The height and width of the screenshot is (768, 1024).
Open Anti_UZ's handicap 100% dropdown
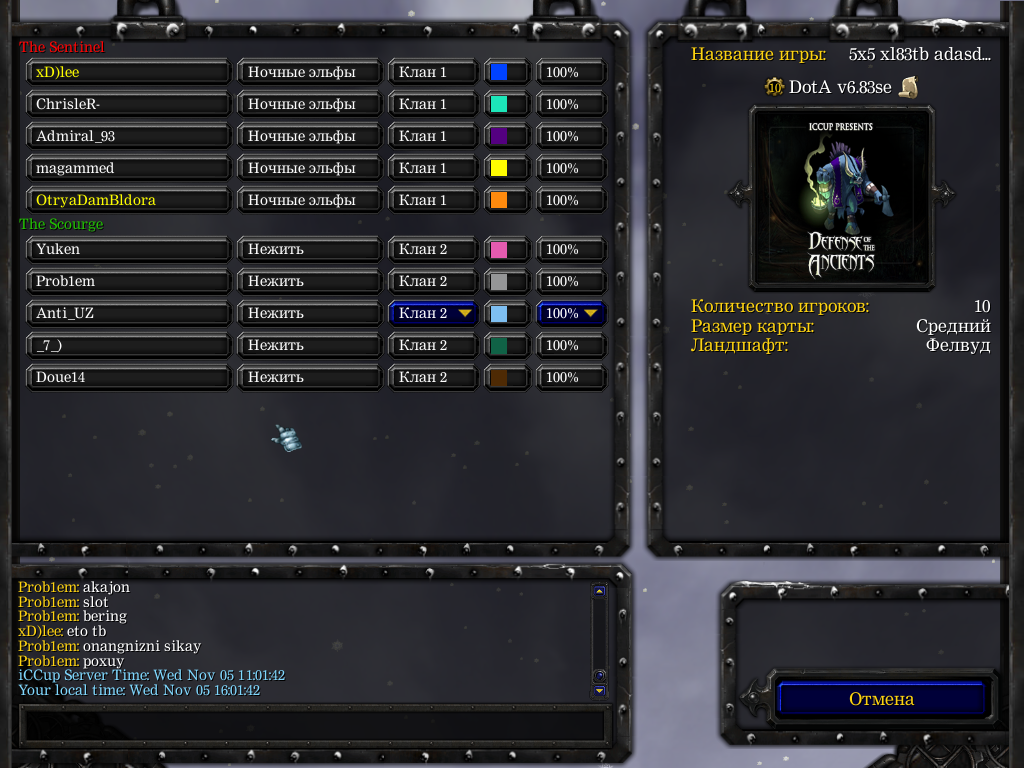pos(571,313)
